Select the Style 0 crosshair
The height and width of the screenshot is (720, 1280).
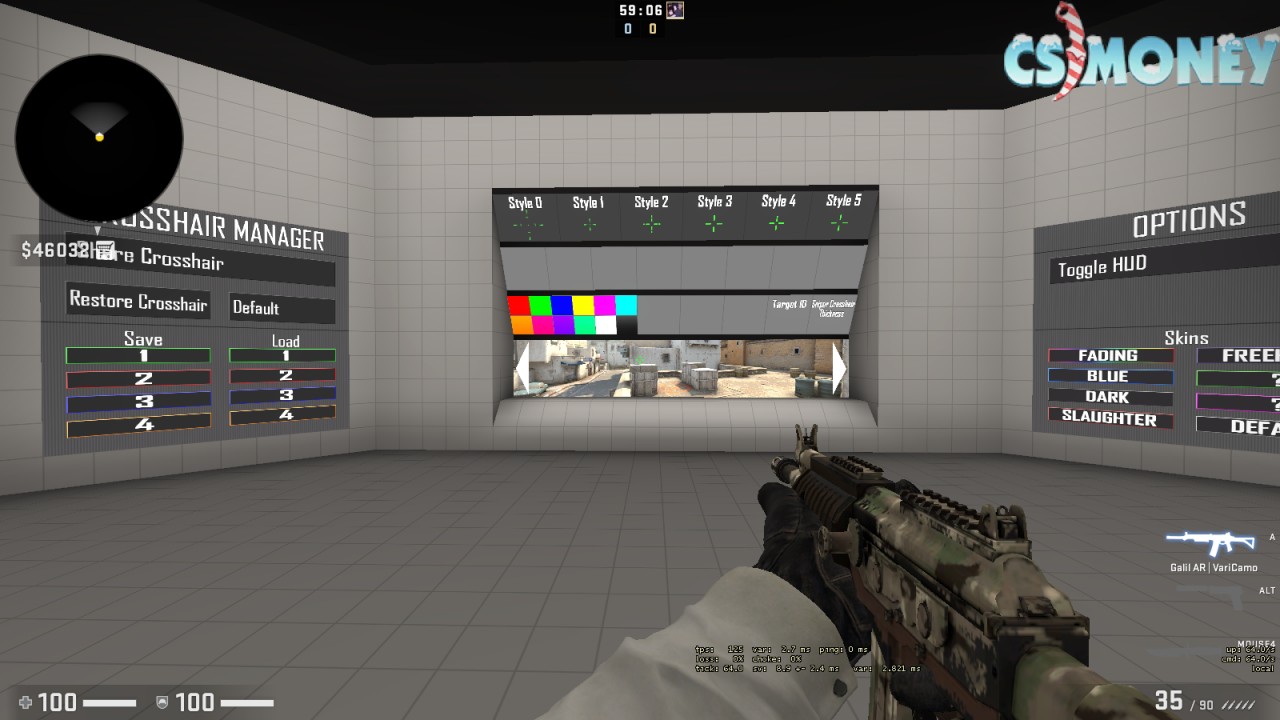526,215
